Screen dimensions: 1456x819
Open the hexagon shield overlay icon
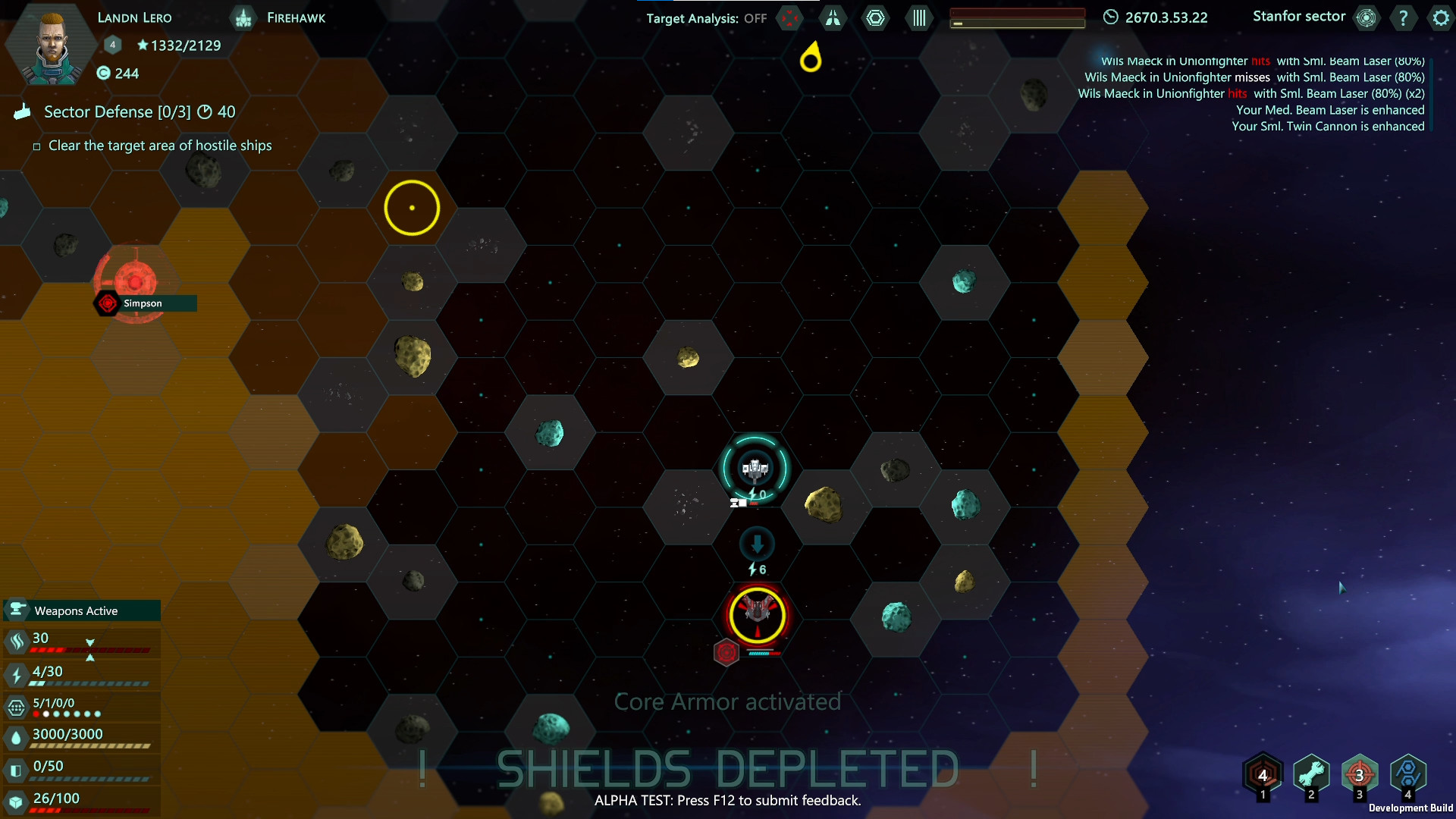(876, 18)
